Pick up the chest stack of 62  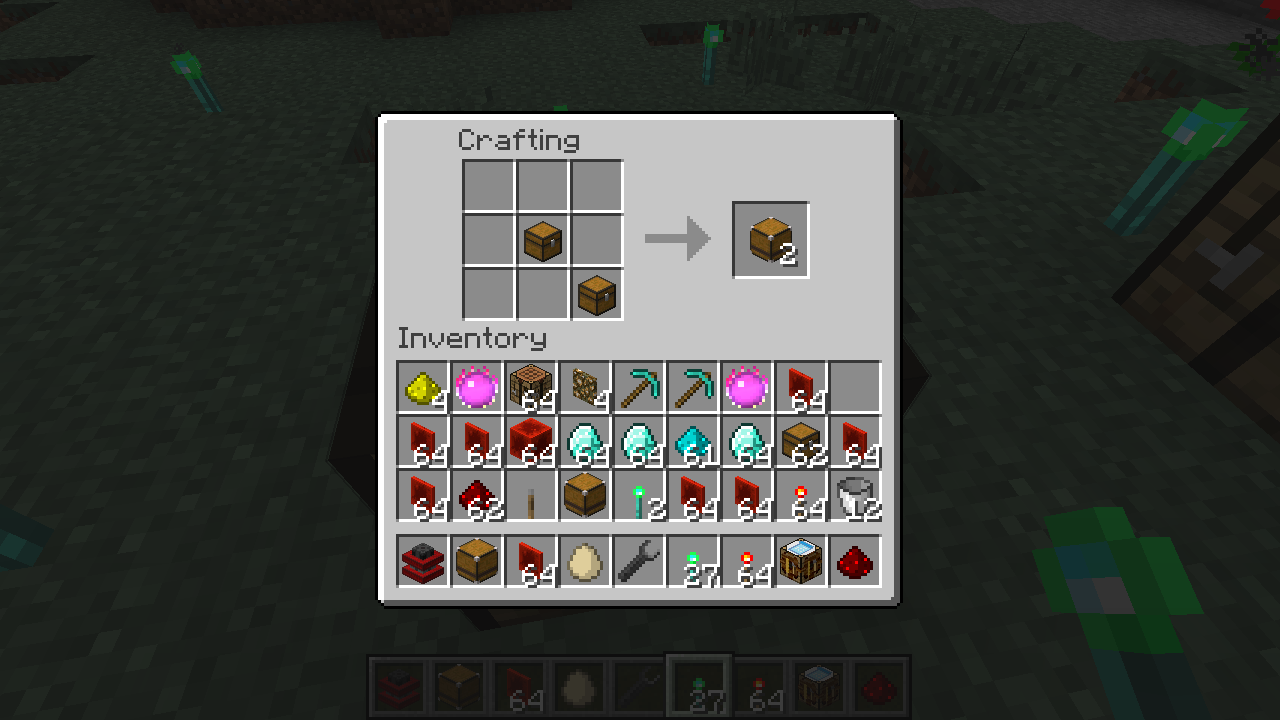(801, 441)
